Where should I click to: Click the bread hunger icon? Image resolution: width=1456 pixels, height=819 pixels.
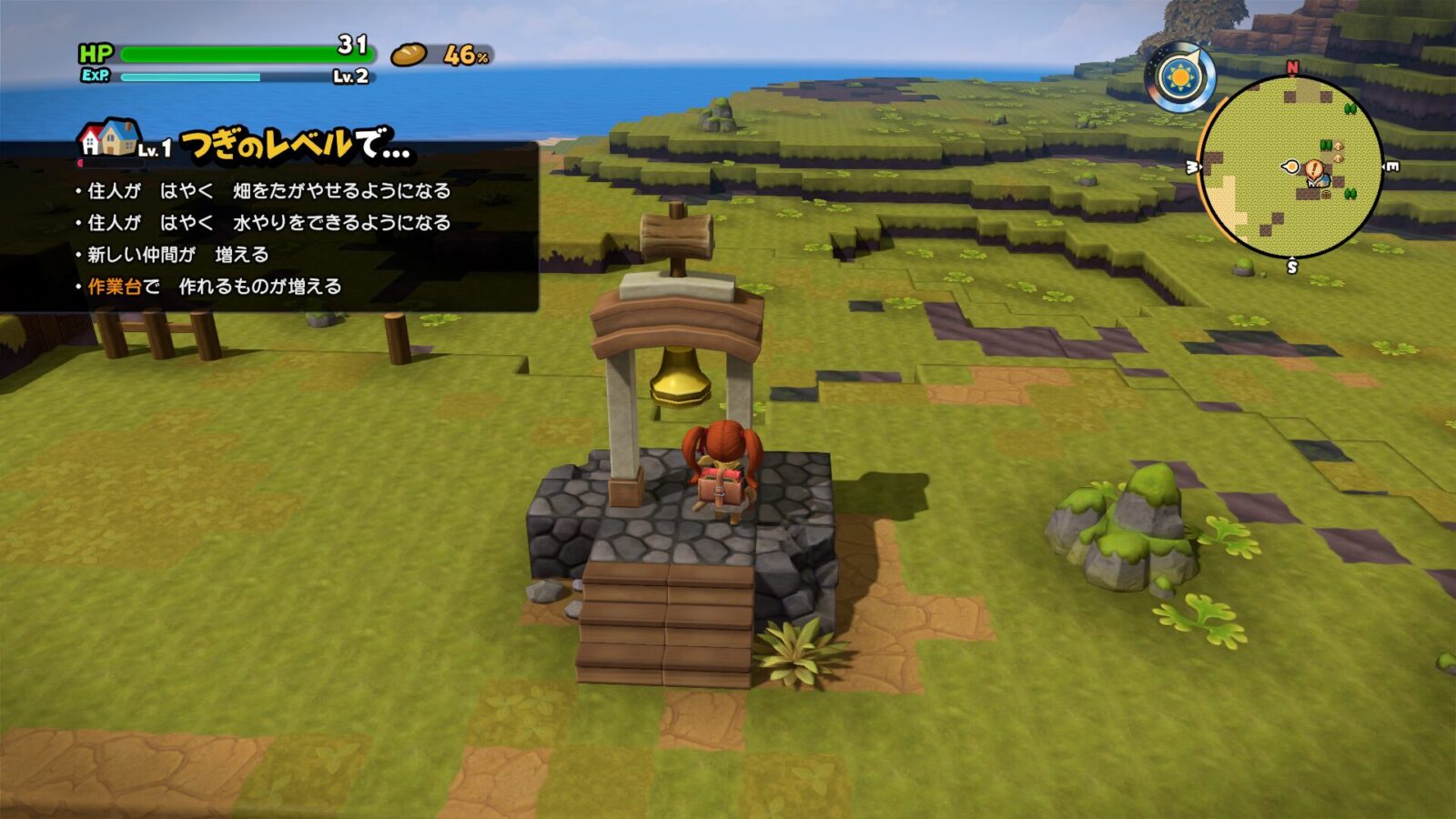pos(409,56)
